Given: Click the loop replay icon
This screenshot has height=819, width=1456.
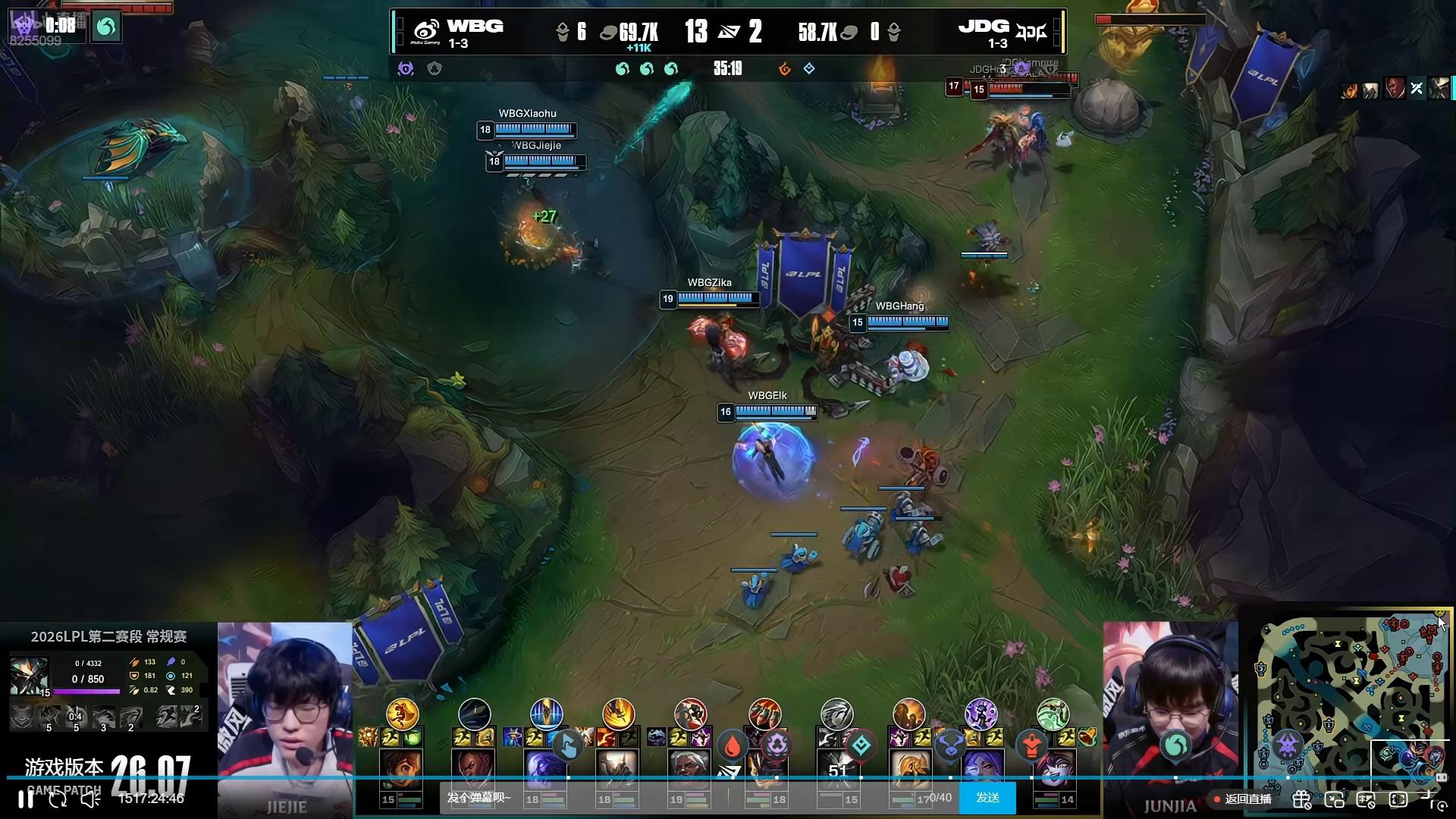Looking at the screenshot, I should click(58, 799).
